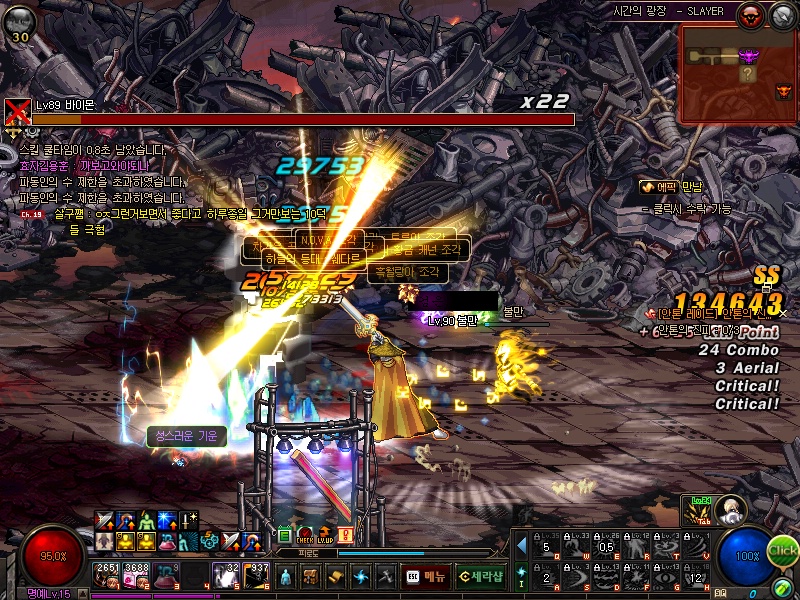Viewport: 800px width, 600px height.
Task: Click the green Click button
Action: point(783,551)
